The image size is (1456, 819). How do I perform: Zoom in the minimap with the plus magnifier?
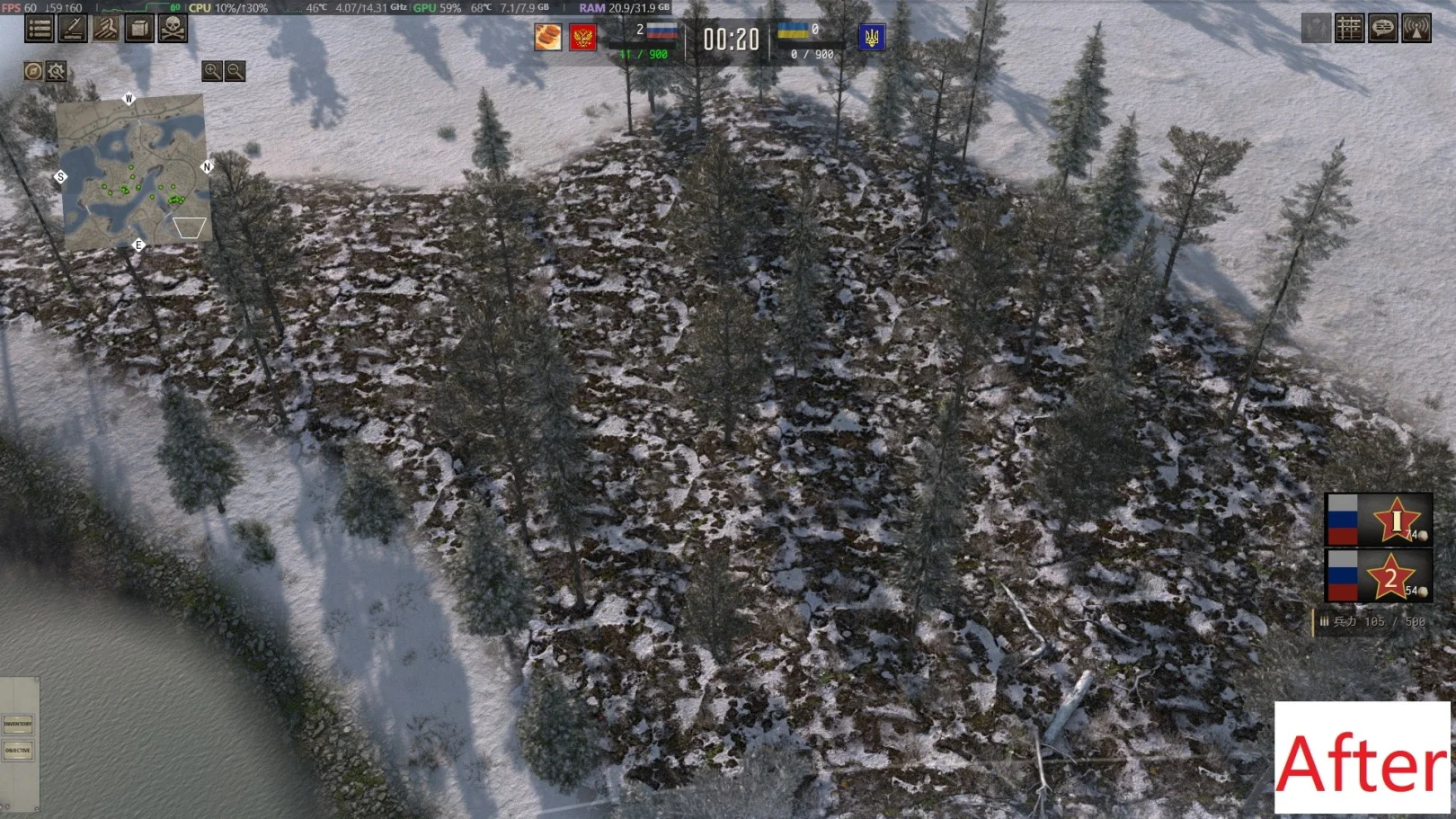pos(211,71)
